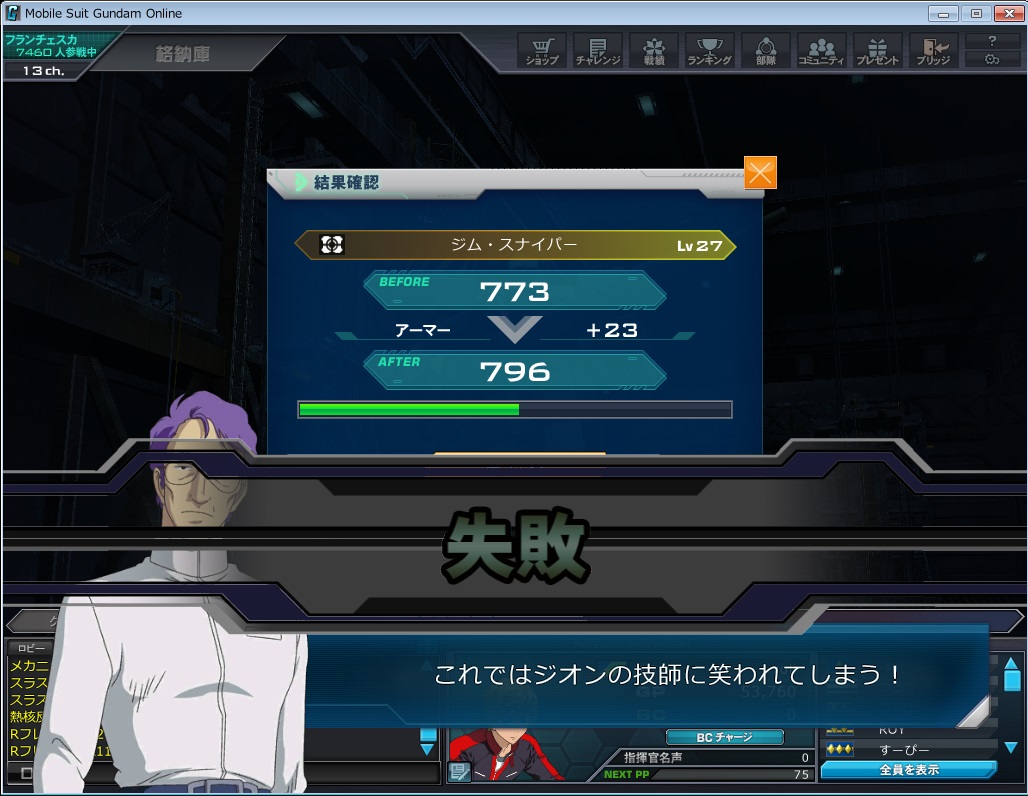The height and width of the screenshot is (796, 1028).
Task: Open the notepad icon beside the pilot portrait
Action: point(459,771)
